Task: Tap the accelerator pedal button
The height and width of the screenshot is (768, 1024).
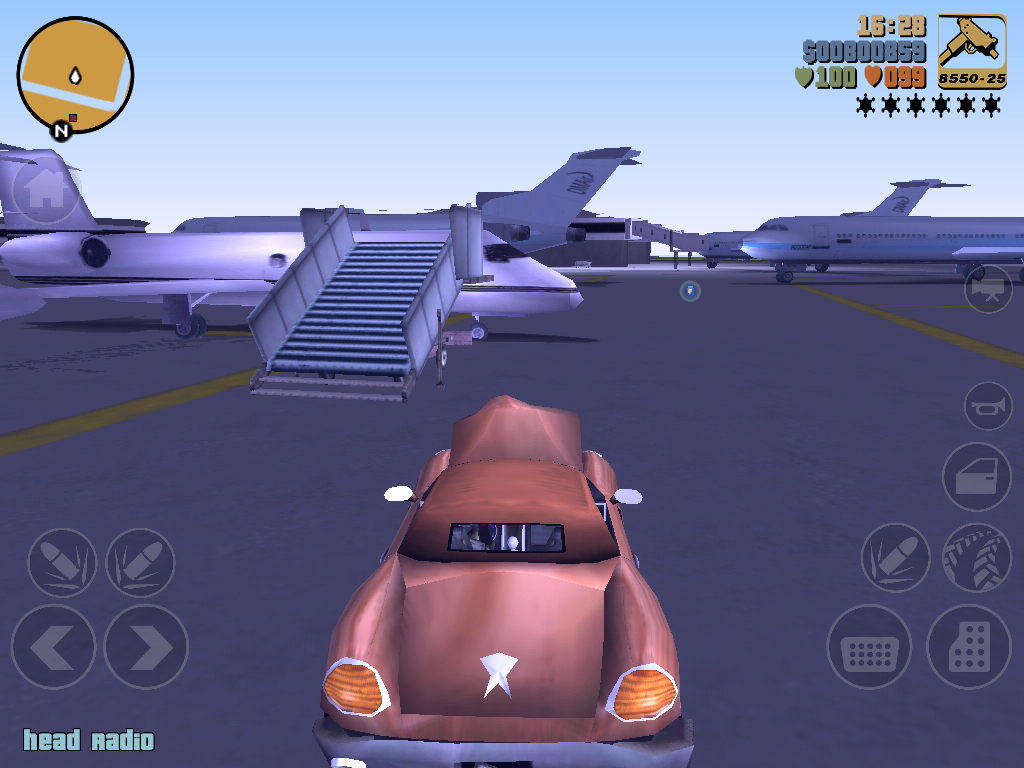Action: point(969,647)
